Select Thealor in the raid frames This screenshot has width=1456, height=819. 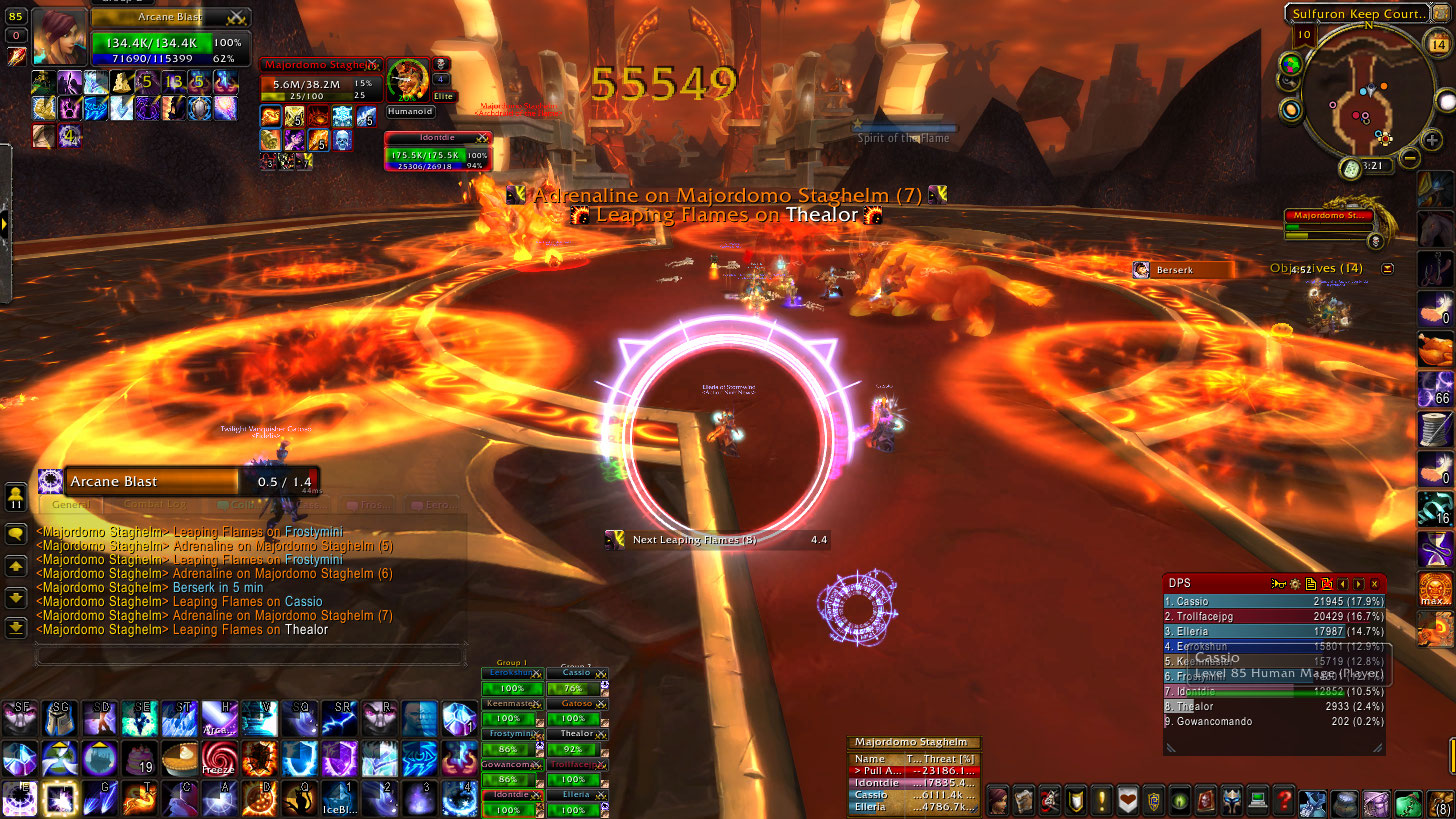(x=576, y=734)
